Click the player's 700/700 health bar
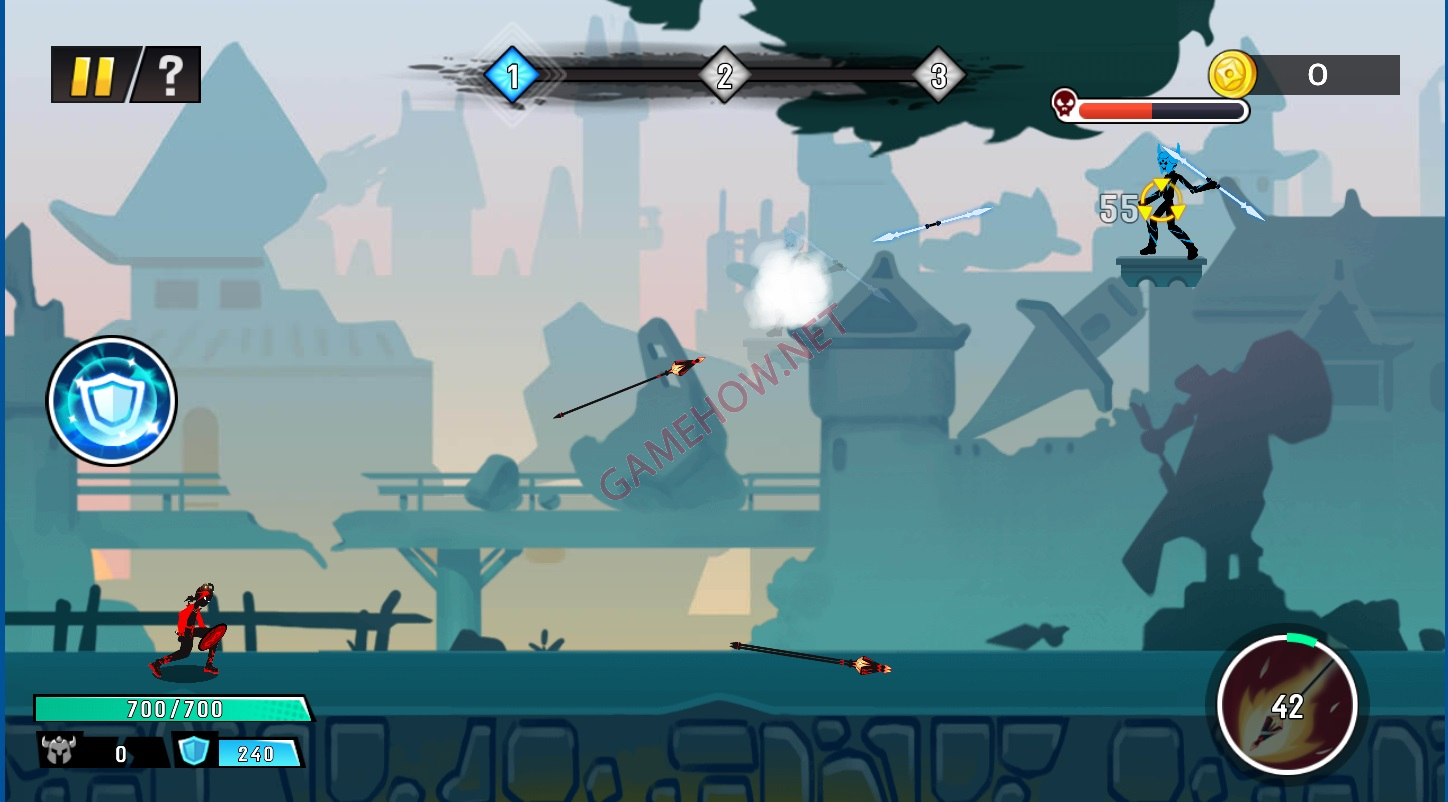1448x802 pixels. point(175,710)
